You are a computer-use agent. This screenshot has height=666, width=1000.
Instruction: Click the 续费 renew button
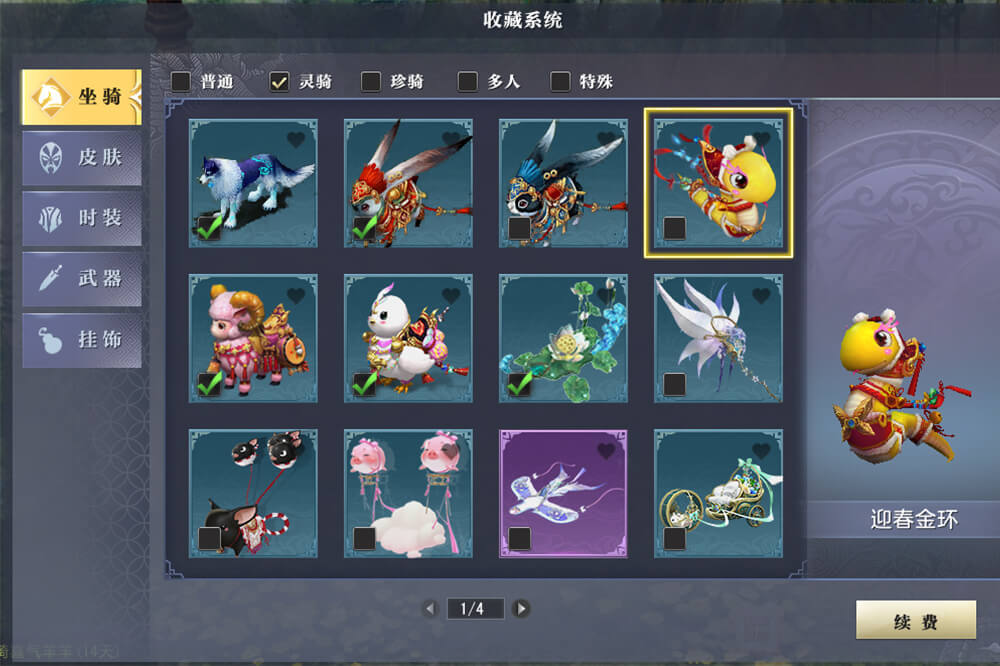click(x=915, y=621)
